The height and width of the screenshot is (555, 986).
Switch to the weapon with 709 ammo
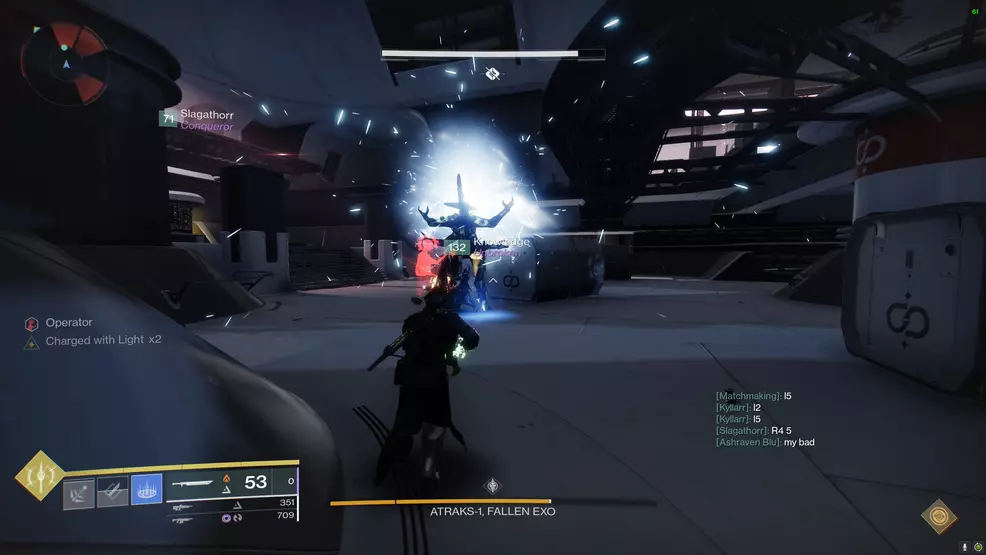click(x=184, y=518)
